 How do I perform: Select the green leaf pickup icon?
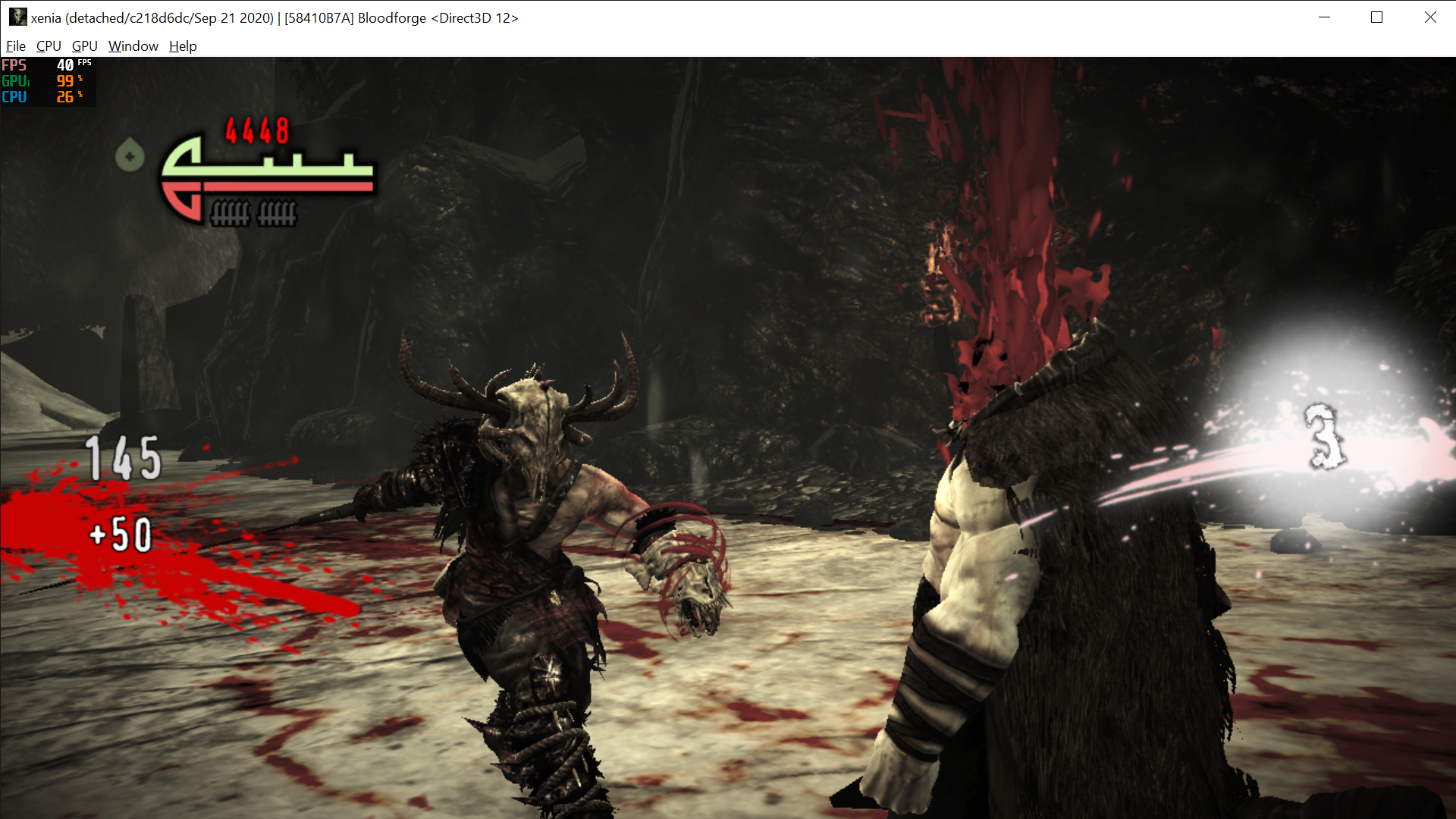coord(130,155)
